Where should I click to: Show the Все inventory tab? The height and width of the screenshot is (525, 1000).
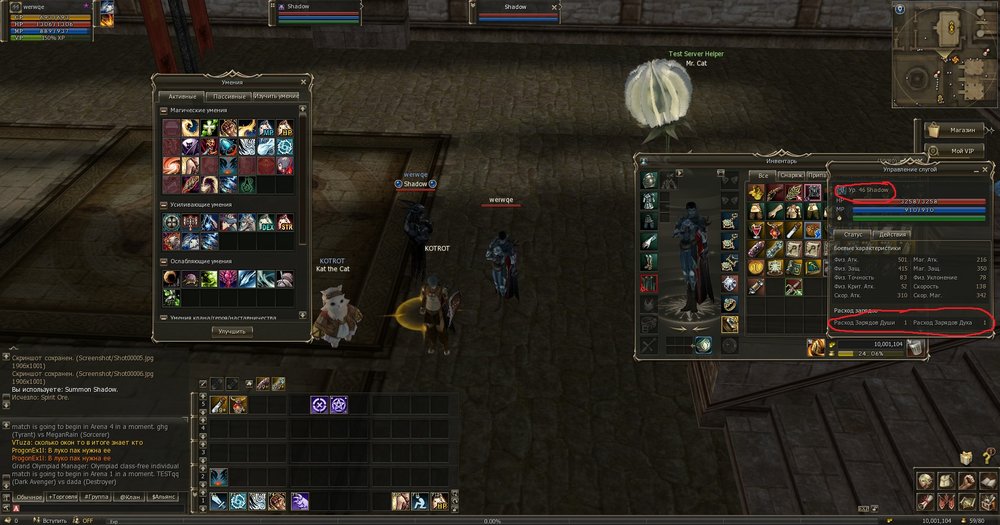pyautogui.click(x=763, y=175)
